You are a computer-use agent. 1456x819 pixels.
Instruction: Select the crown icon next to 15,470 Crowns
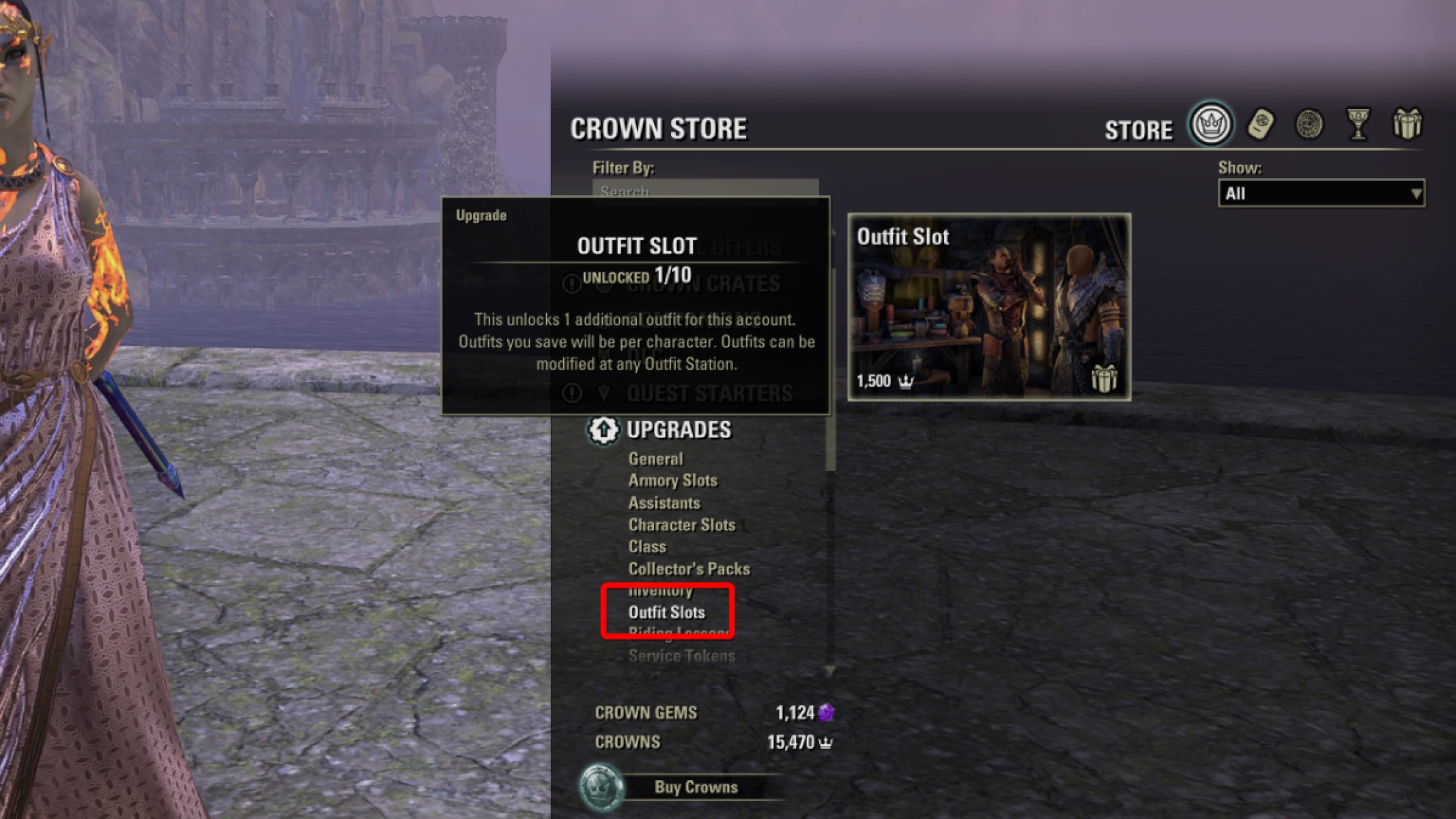(826, 742)
